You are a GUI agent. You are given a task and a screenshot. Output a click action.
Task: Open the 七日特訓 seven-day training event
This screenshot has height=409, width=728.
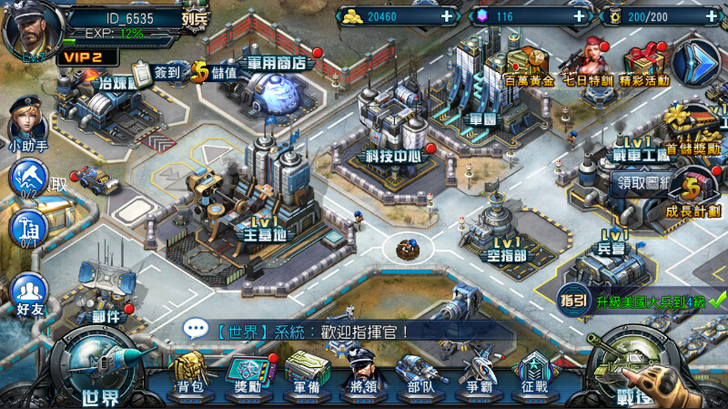coord(586,66)
